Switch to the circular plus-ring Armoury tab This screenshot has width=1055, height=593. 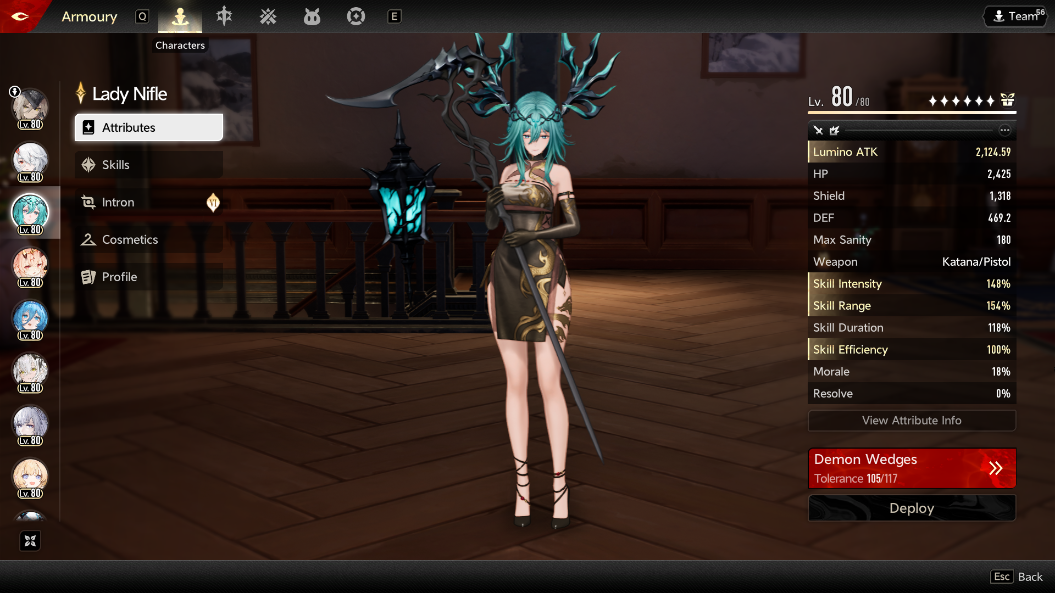click(355, 16)
